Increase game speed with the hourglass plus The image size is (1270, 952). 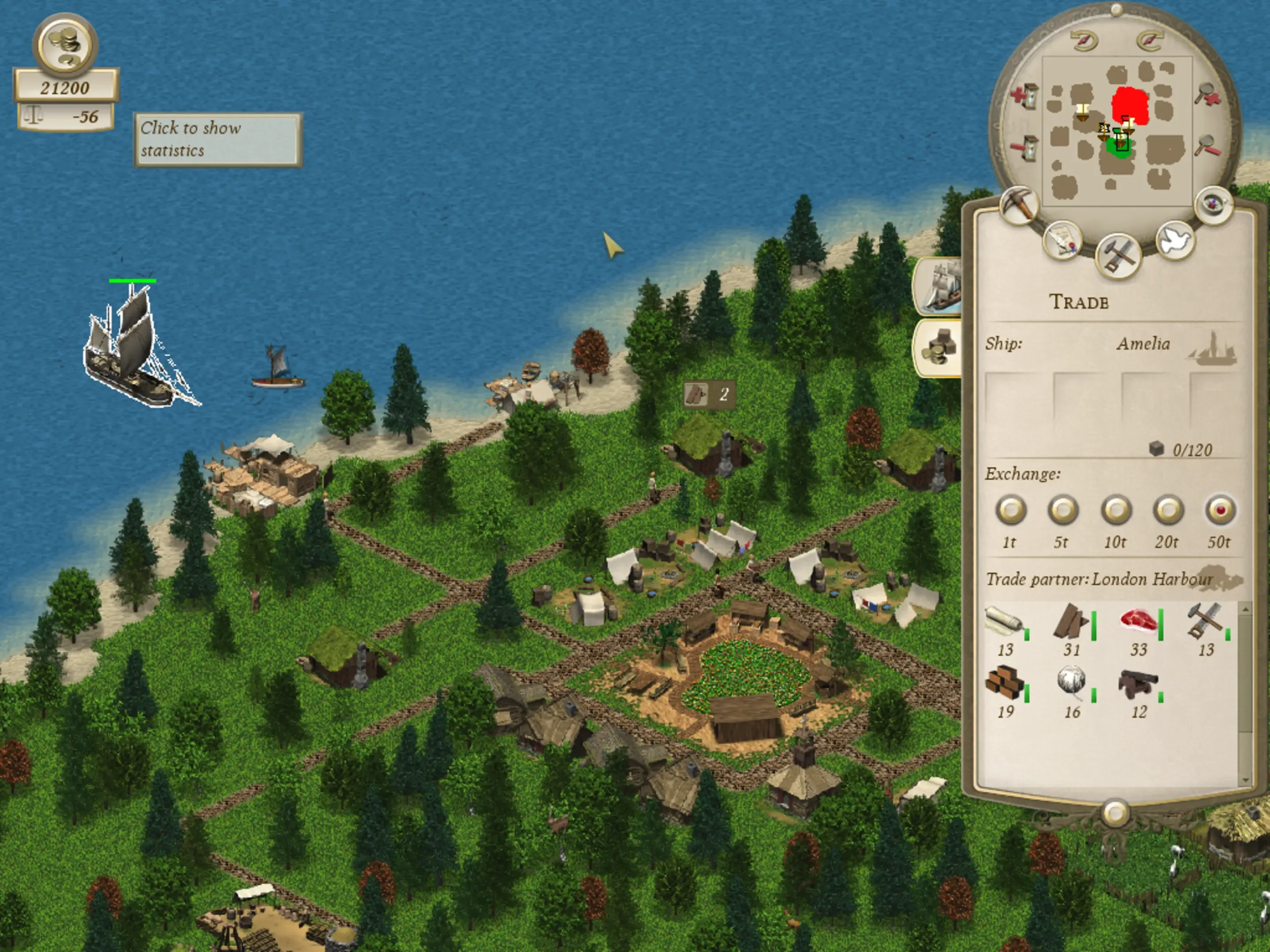point(1025,97)
